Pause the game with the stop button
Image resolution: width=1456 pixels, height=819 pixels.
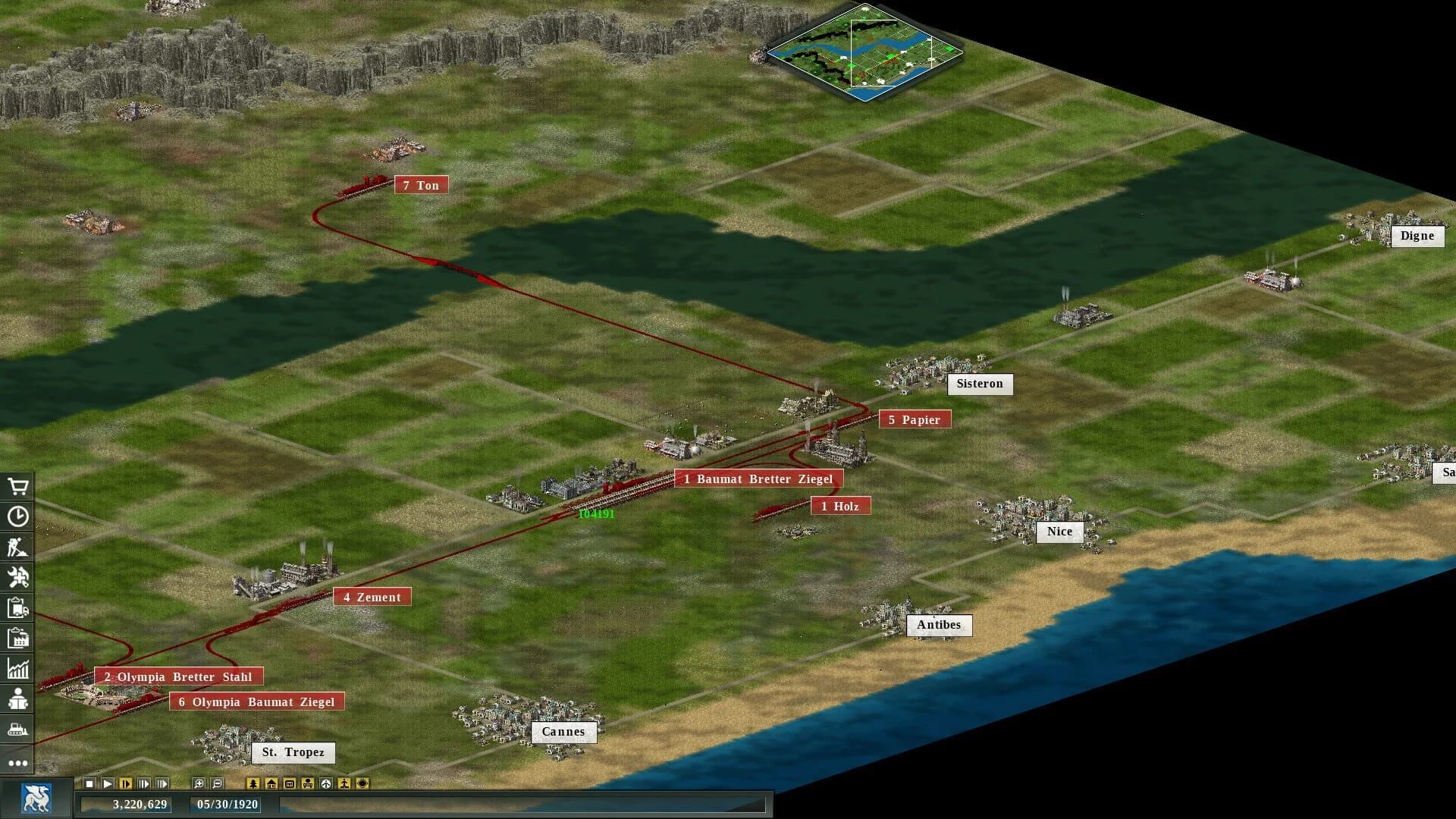coord(89,783)
